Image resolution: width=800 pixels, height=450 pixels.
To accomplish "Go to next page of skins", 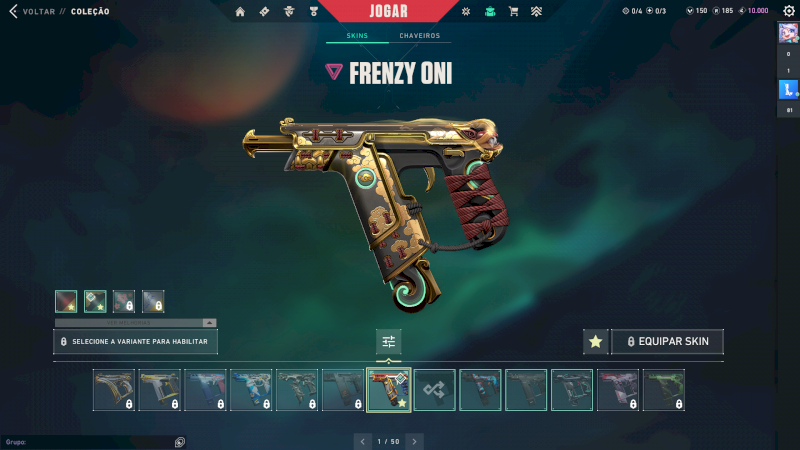I will tap(415, 440).
